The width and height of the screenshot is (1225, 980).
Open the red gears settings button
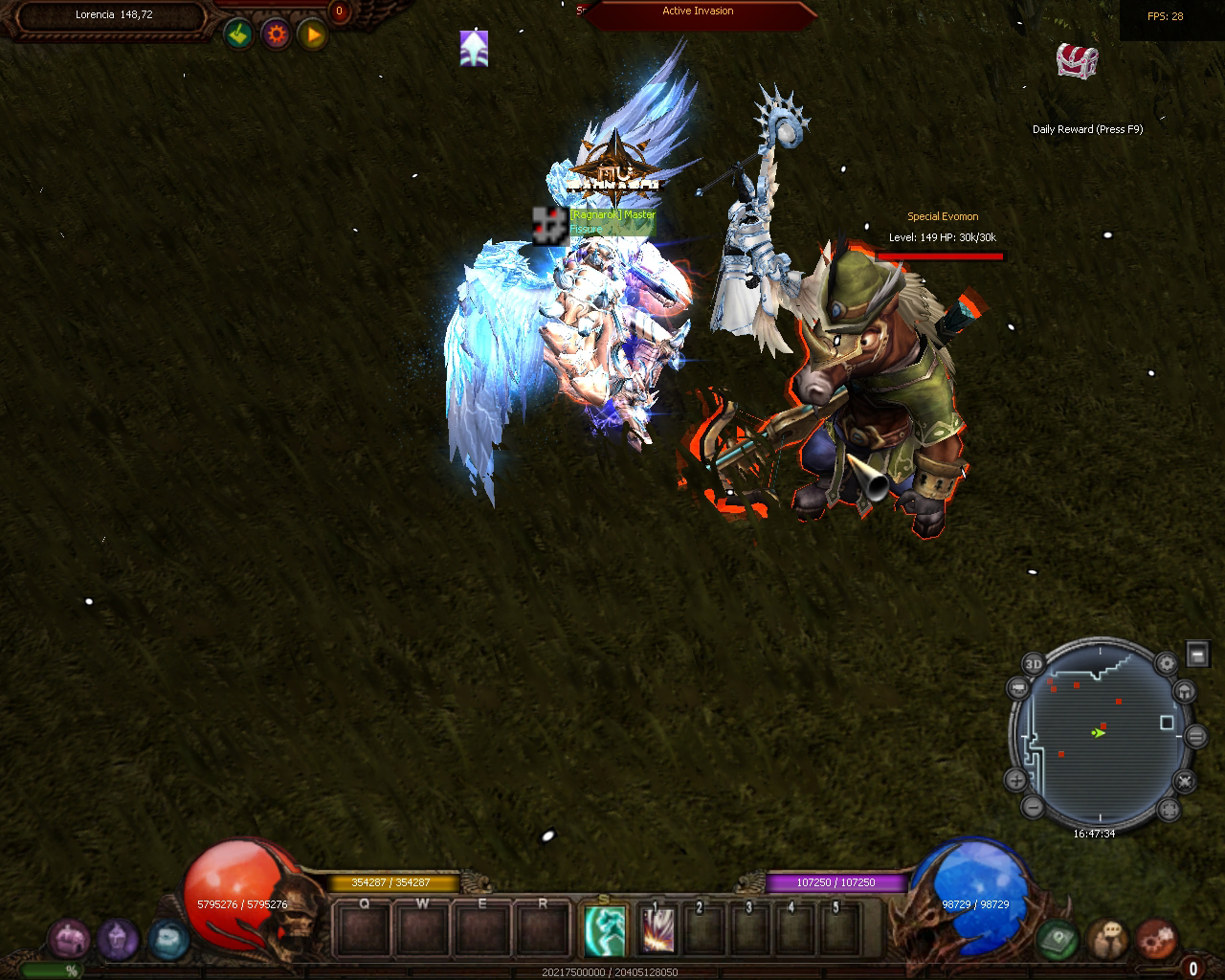(1157, 939)
